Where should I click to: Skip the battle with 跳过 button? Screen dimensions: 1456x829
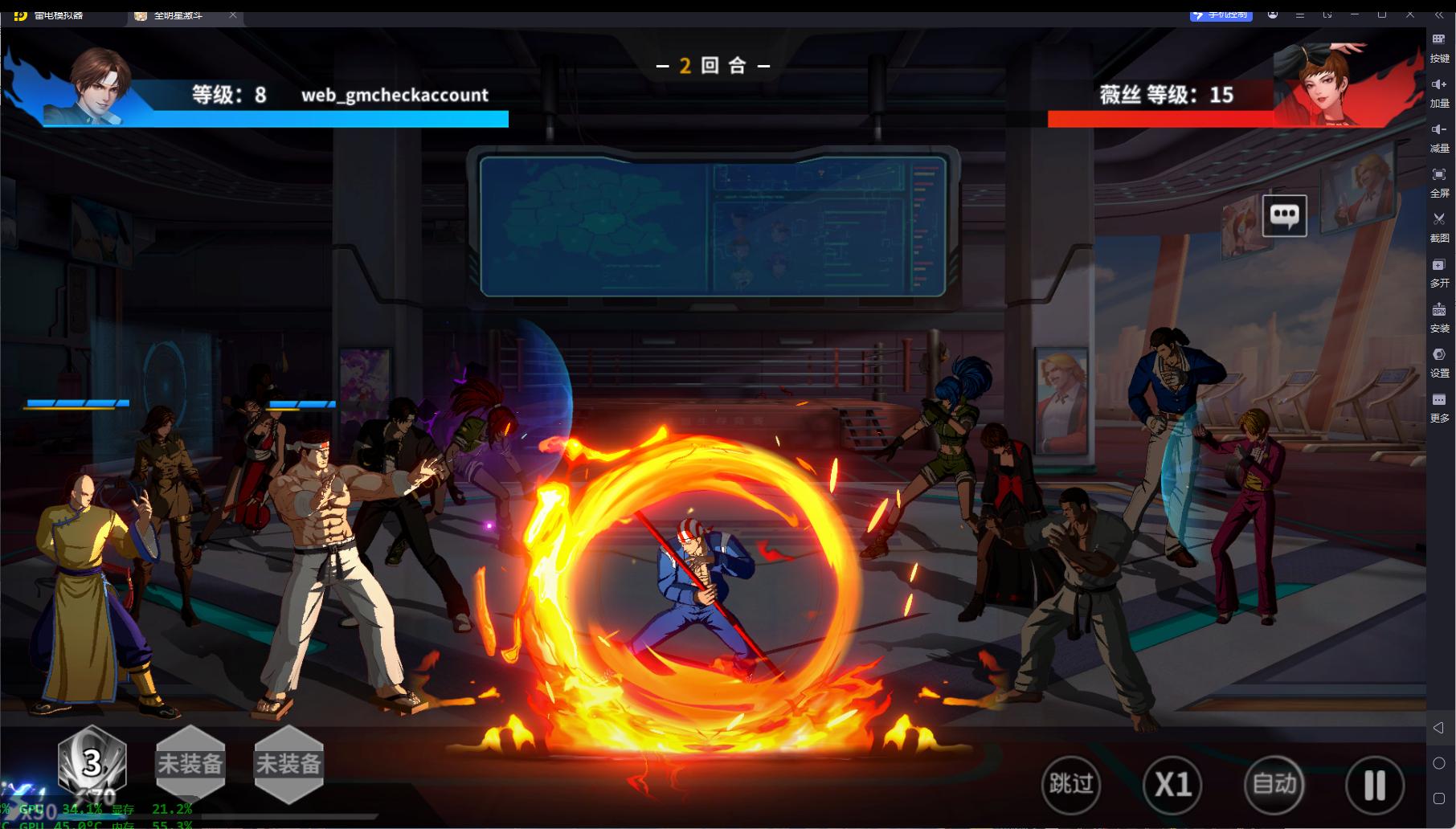coord(1070,784)
